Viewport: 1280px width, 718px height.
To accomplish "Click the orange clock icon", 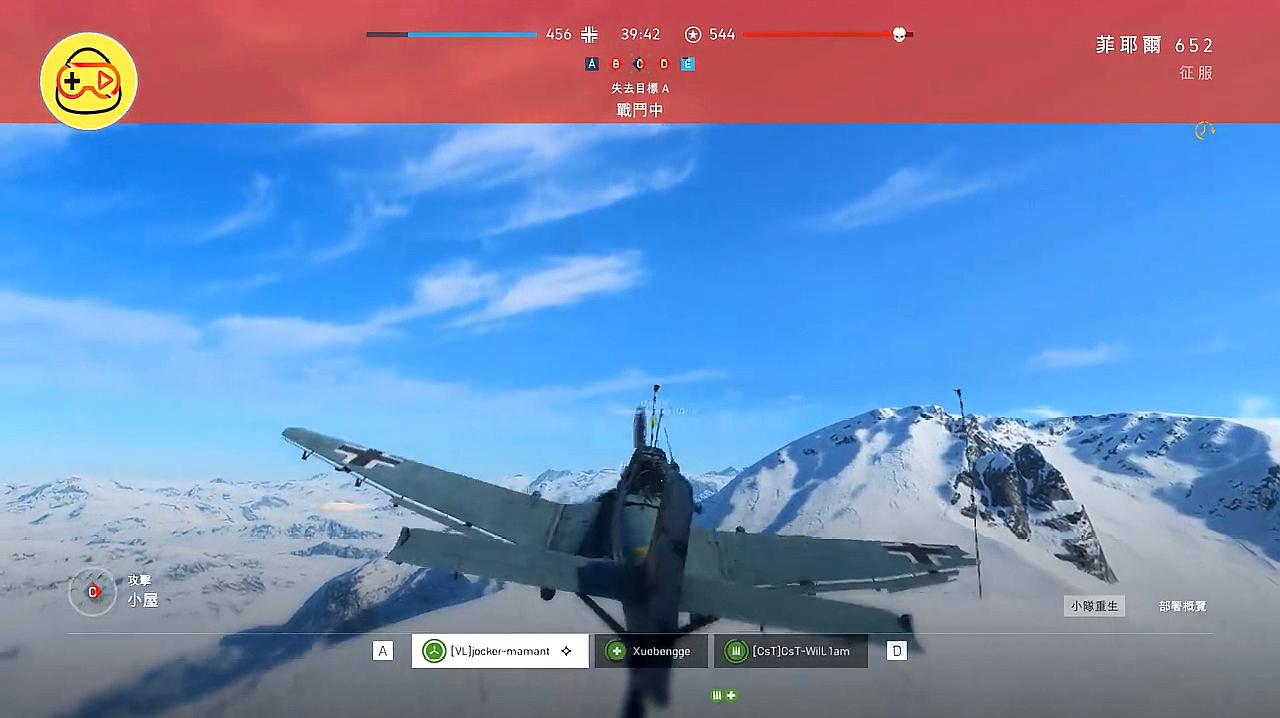I will click(1205, 130).
